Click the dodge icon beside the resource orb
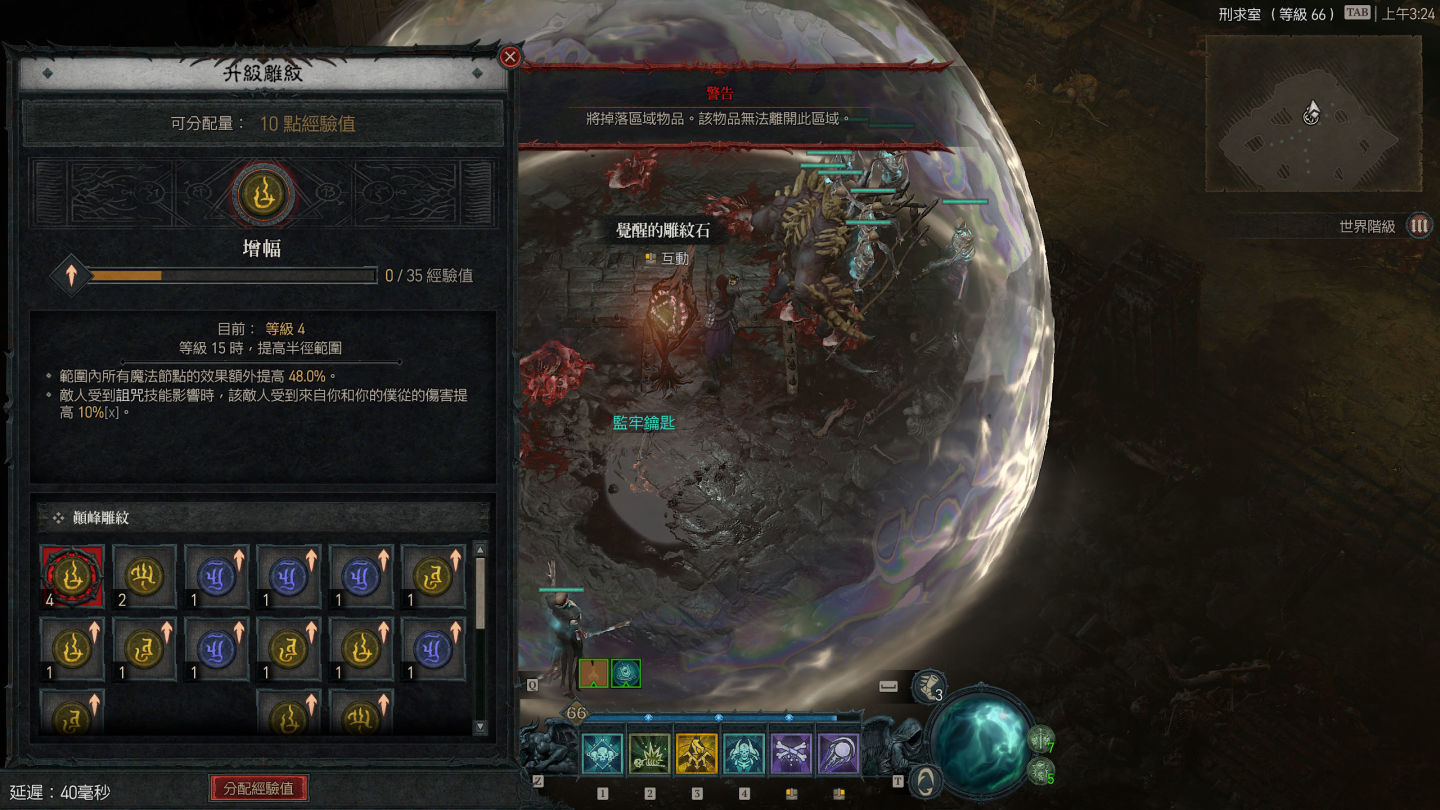Screen dimensions: 1440x810 (926, 780)
